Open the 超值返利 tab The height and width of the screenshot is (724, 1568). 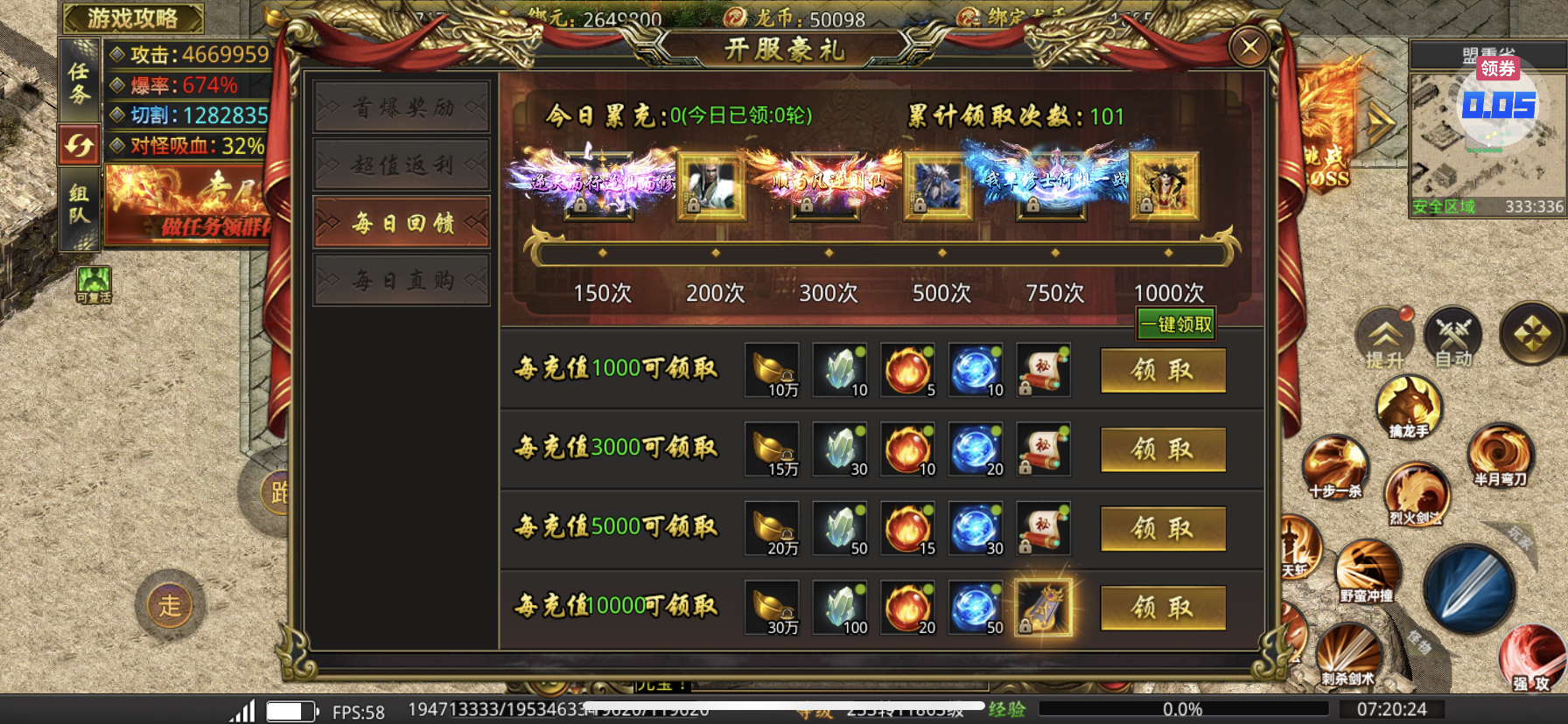tap(402, 165)
